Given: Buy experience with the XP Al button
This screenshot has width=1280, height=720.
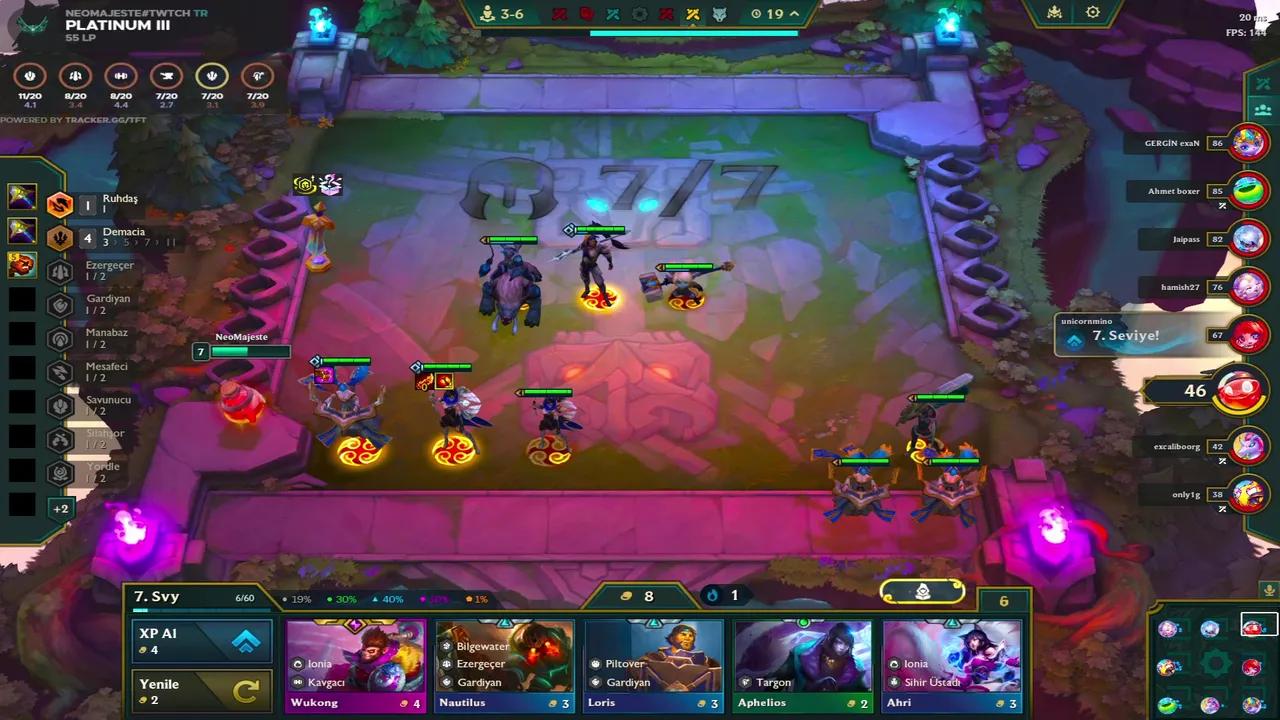Looking at the screenshot, I should 201,643.
